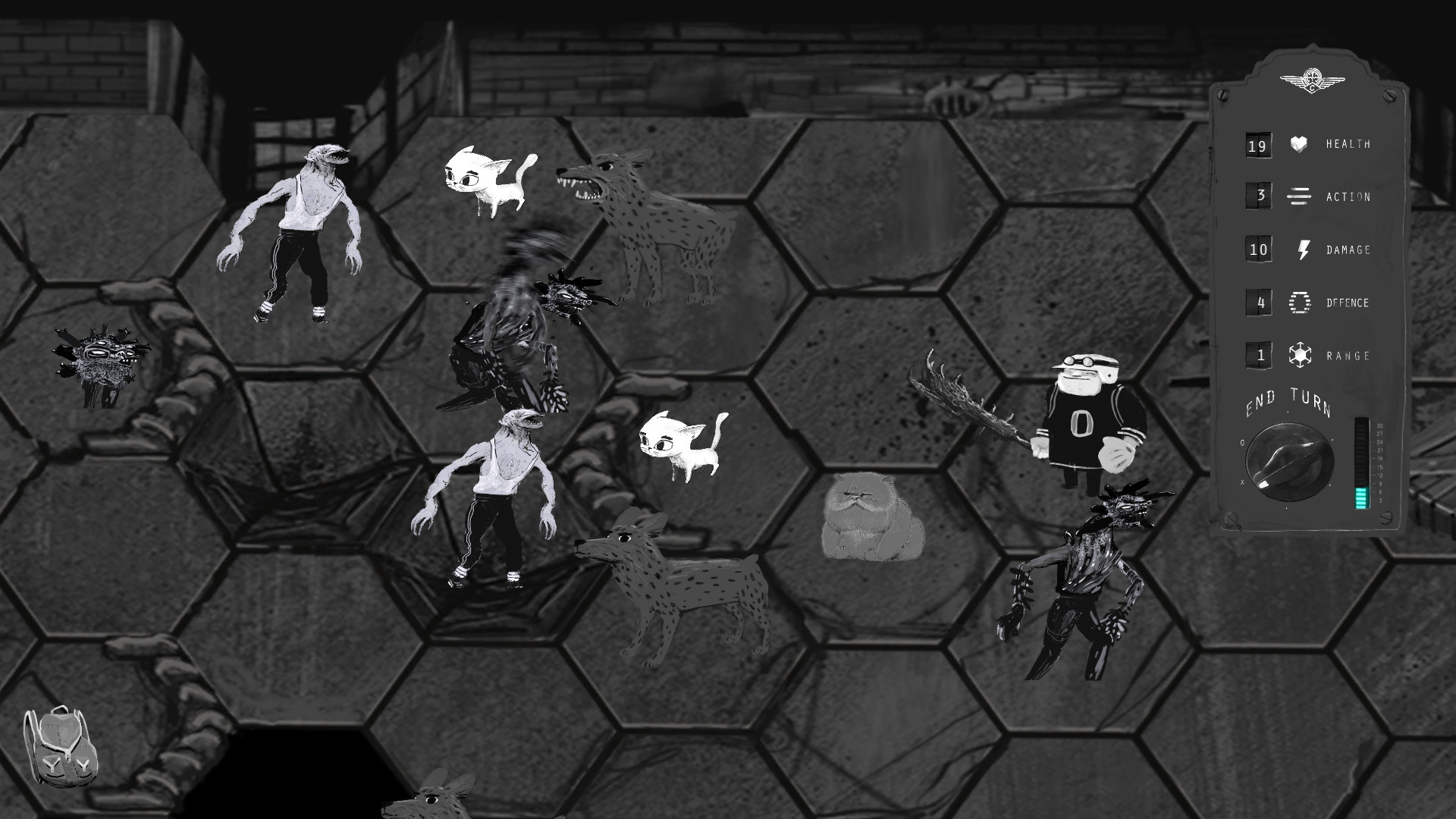Click the Health value showing 19
Screen dimensions: 1456x819
pyautogui.click(x=1258, y=144)
